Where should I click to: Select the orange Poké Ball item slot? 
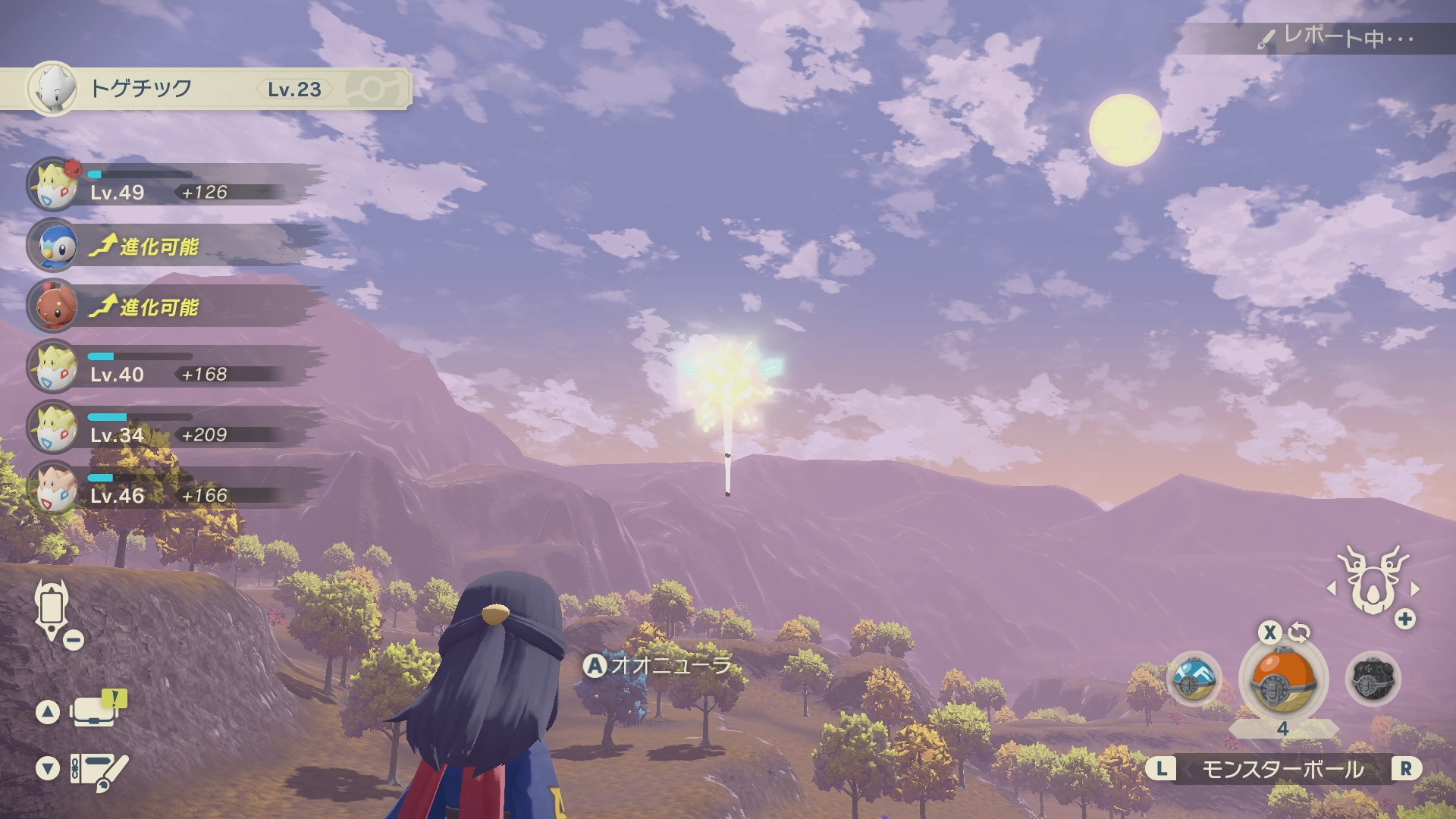point(1282,680)
